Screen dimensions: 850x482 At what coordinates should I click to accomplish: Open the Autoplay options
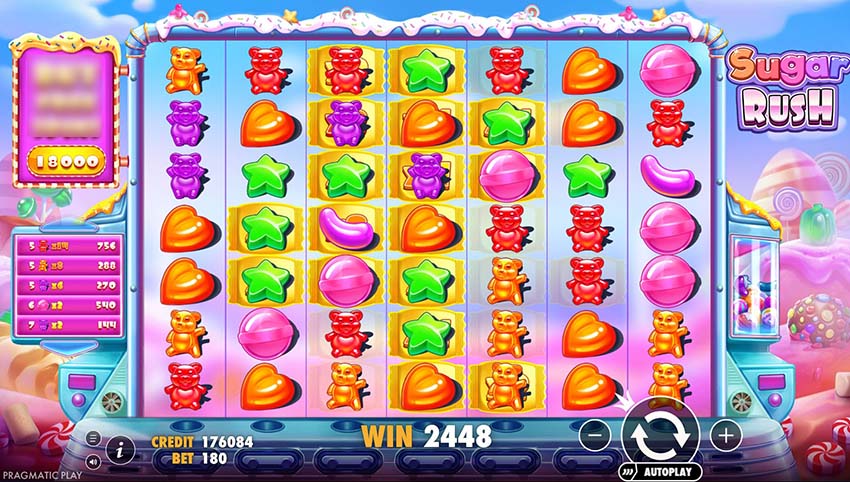coord(664,469)
